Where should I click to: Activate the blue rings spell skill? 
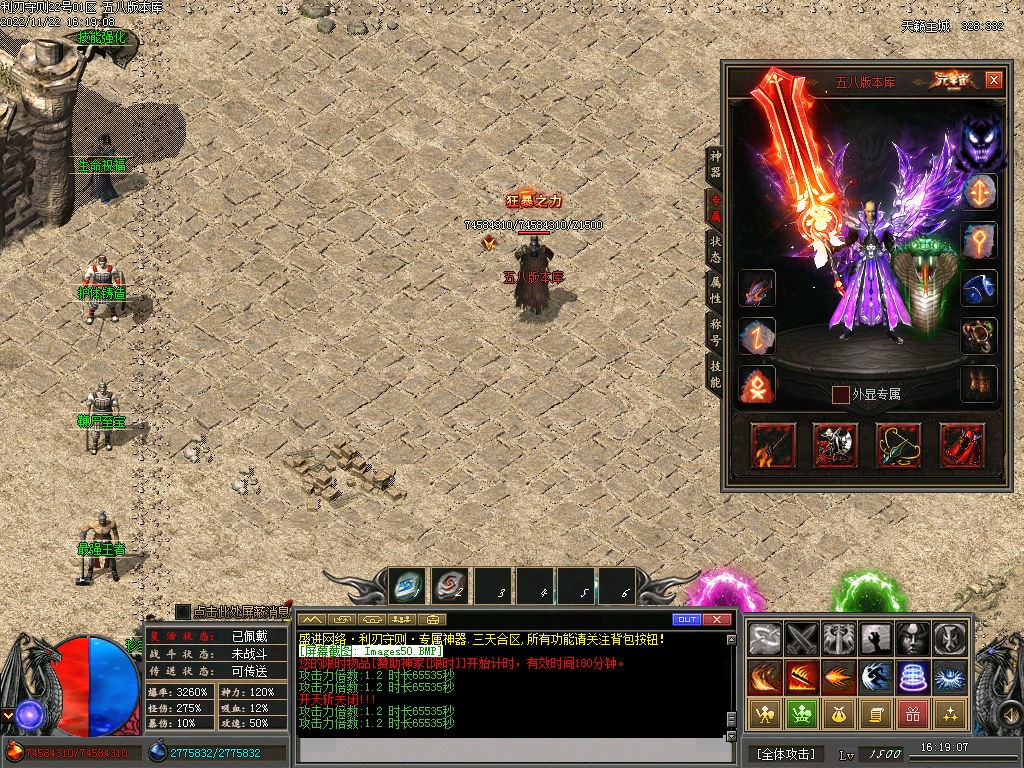911,676
